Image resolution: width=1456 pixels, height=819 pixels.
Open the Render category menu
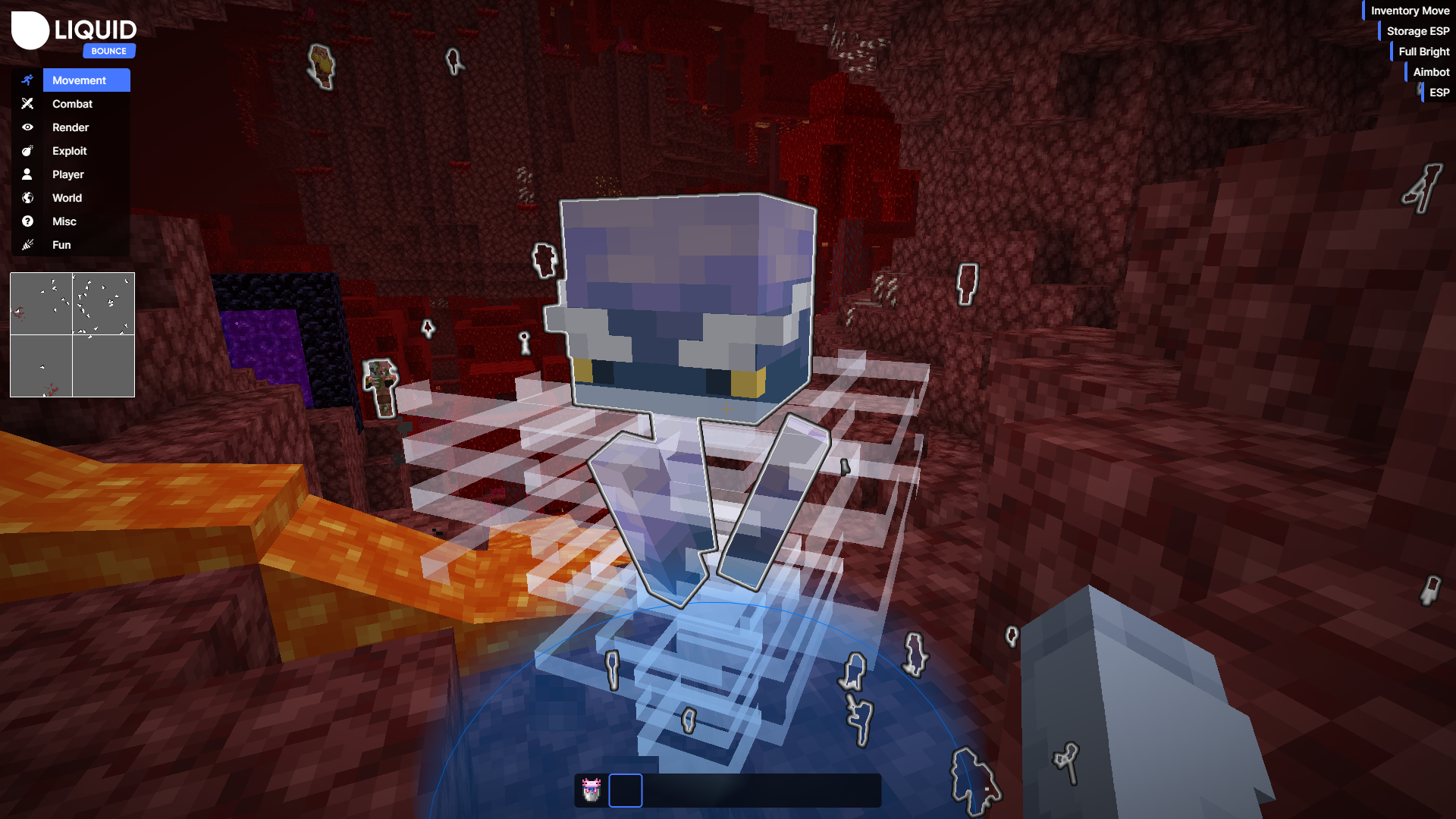(71, 127)
